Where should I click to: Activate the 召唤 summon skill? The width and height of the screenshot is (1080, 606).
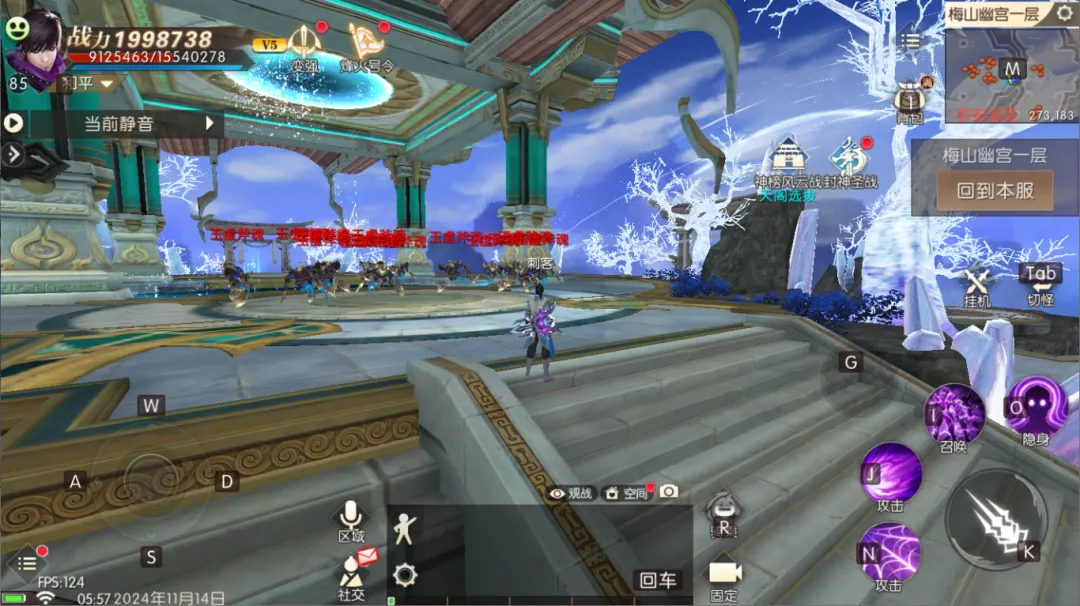(953, 412)
